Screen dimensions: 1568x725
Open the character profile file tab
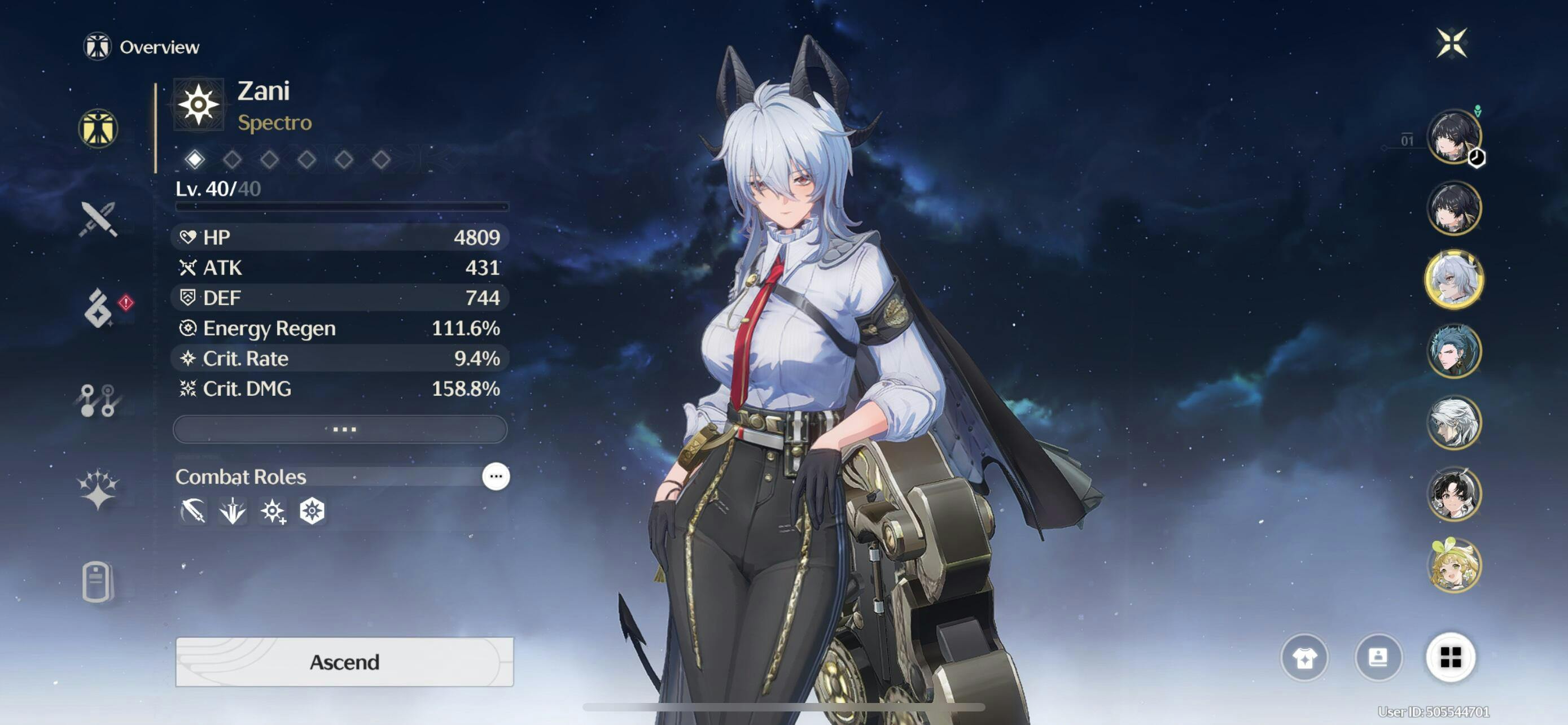coord(97,582)
